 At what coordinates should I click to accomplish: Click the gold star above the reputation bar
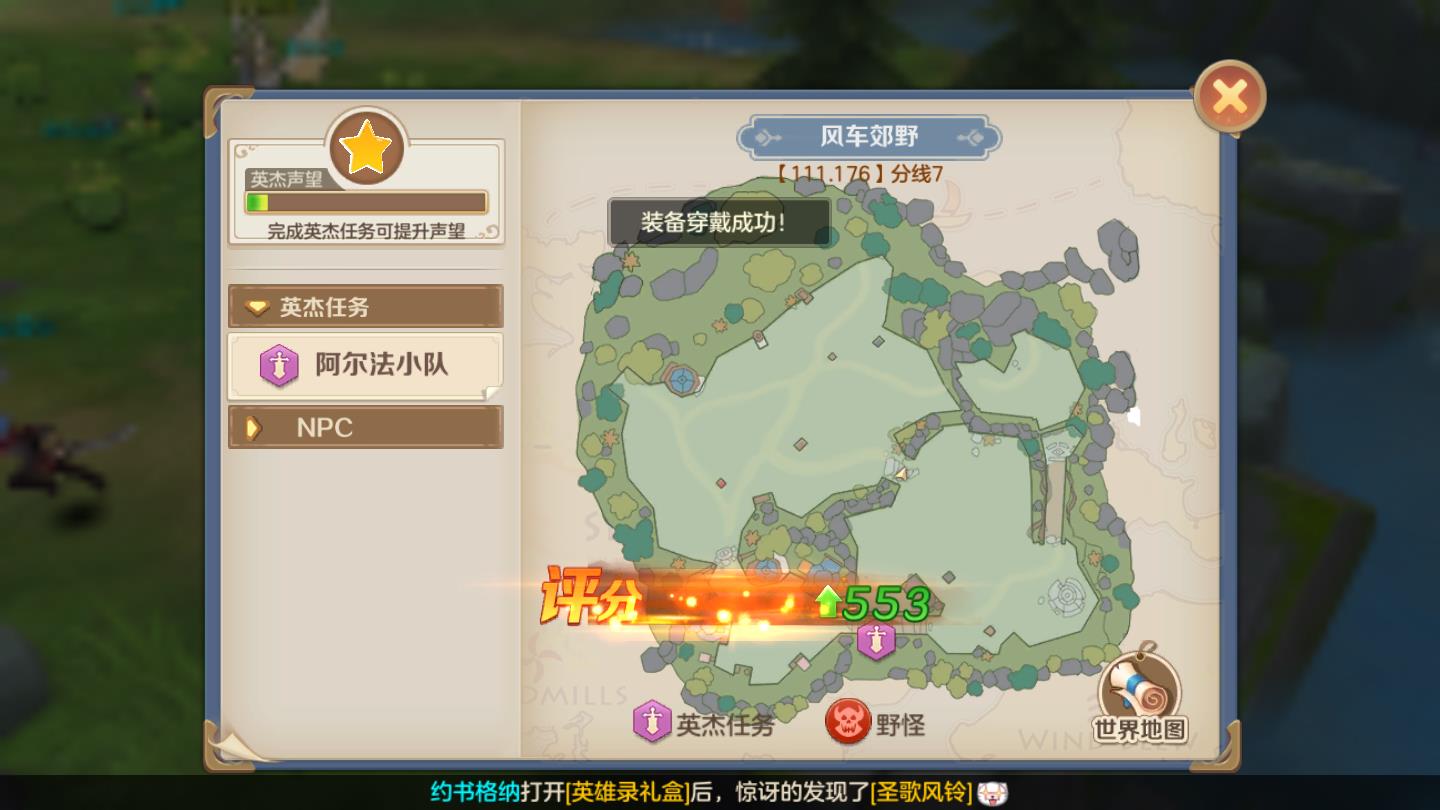pyautogui.click(x=365, y=149)
